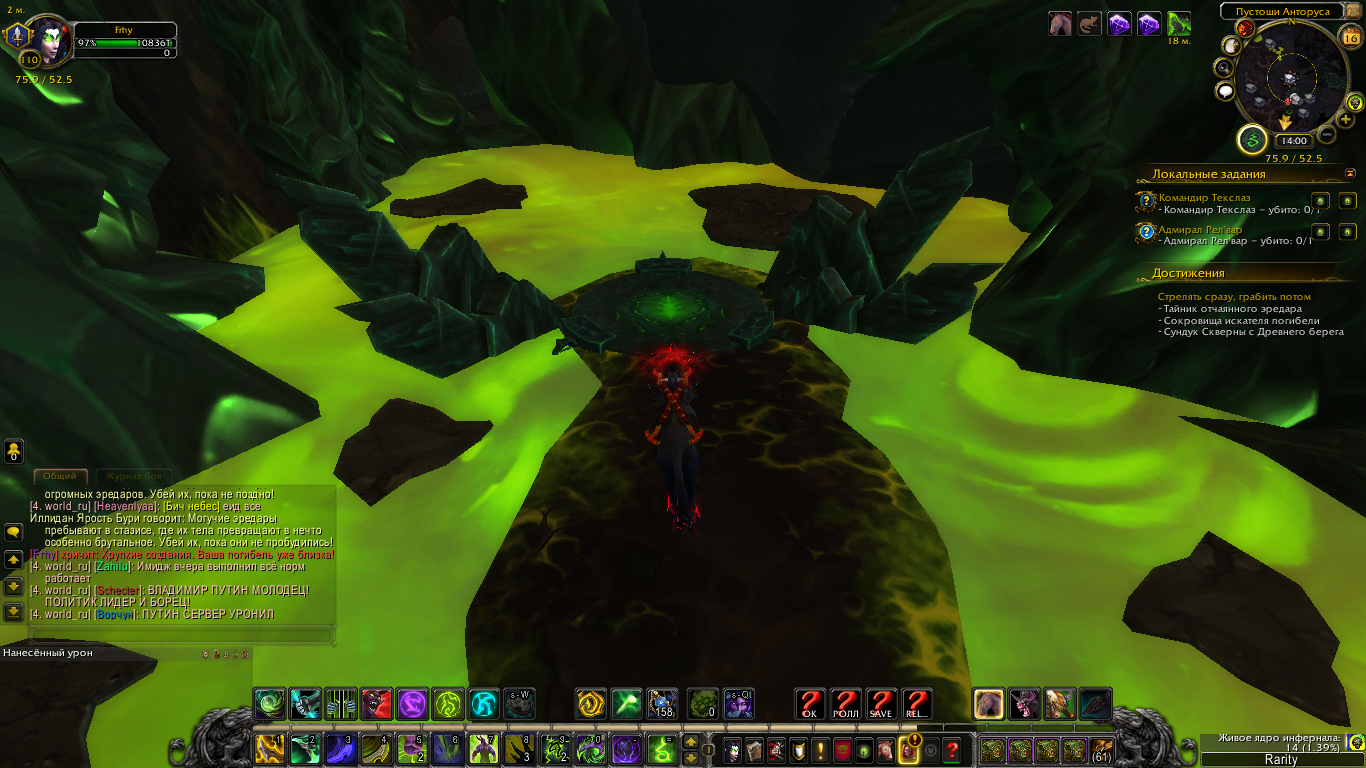This screenshot has width=1366, height=768.
Task: Click the Rarity addon bar
Action: pyautogui.click(x=1281, y=760)
